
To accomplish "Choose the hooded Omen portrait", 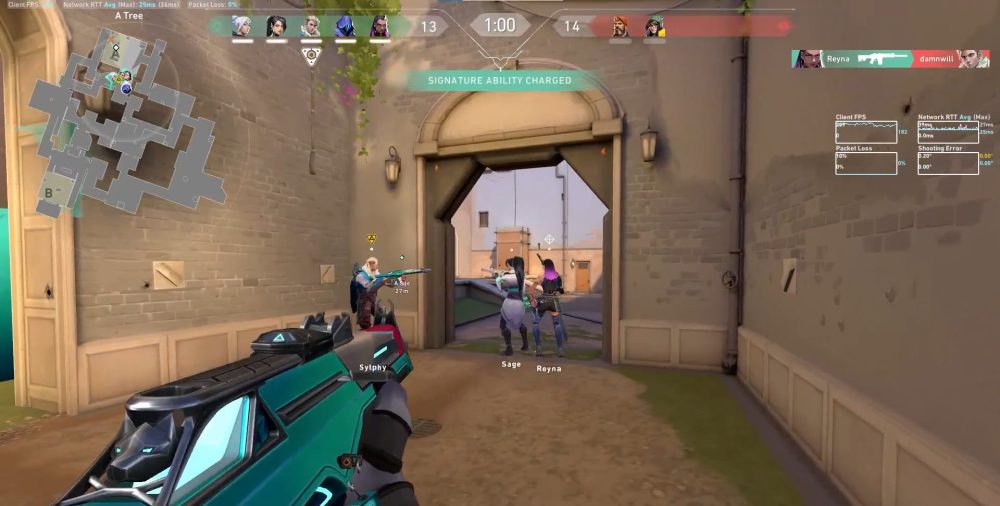I will coord(345,26).
